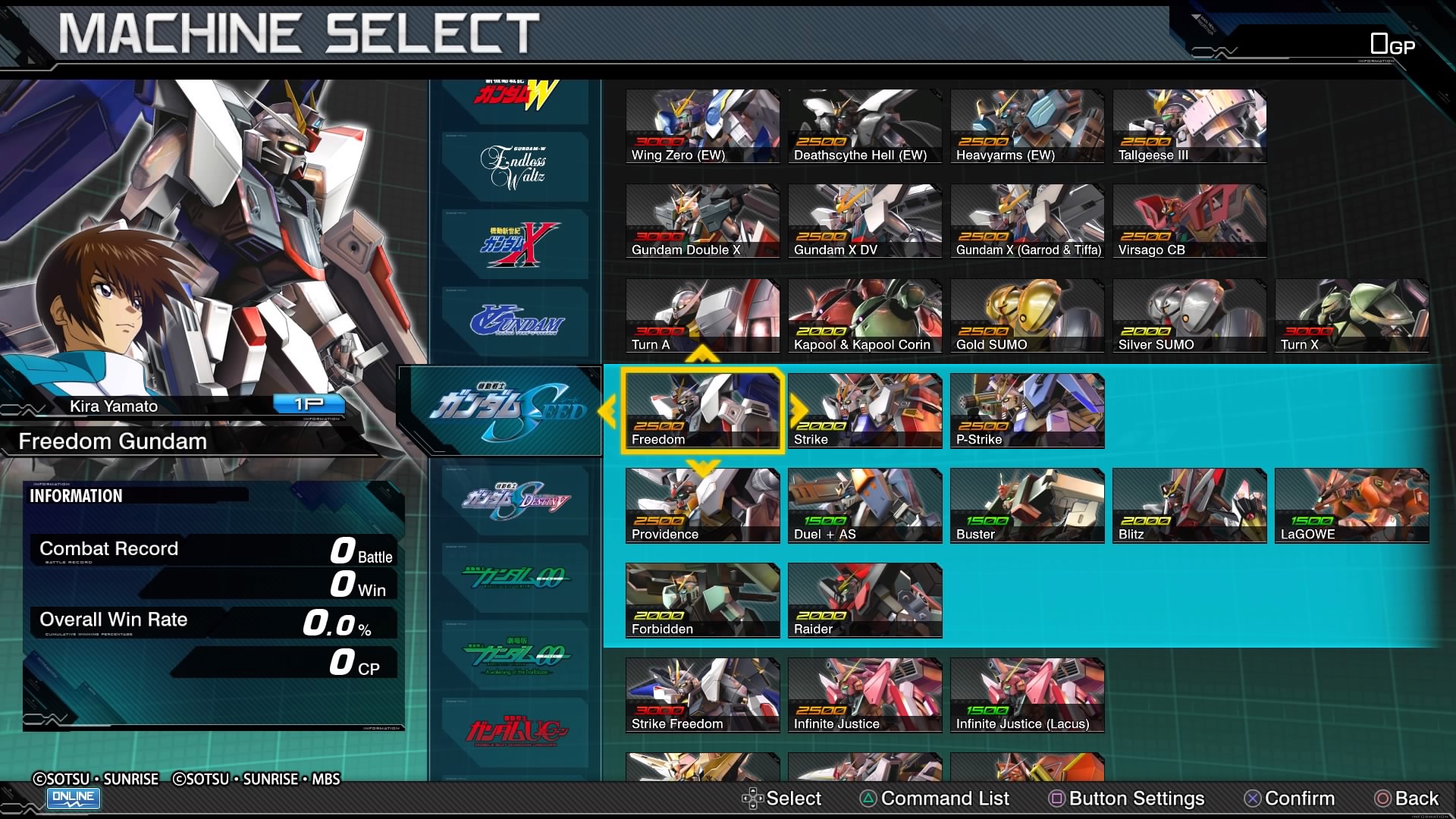Select the Gundam Double X icon
This screenshot has height=819, width=1456.
point(702,221)
